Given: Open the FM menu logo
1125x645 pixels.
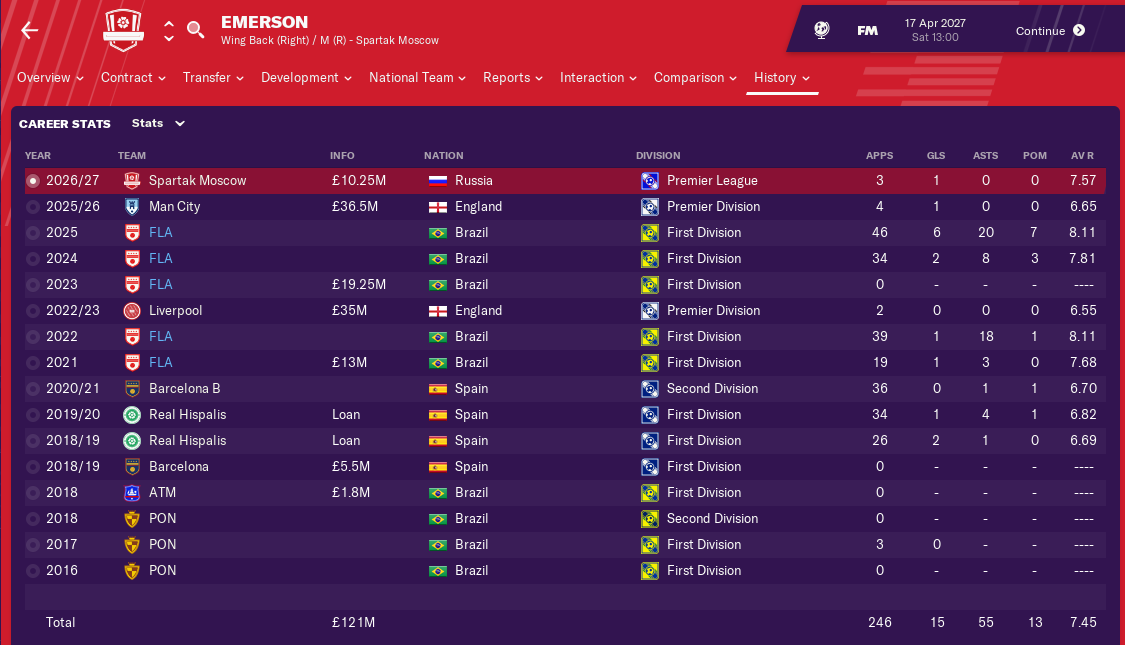Looking at the screenshot, I should [867, 31].
